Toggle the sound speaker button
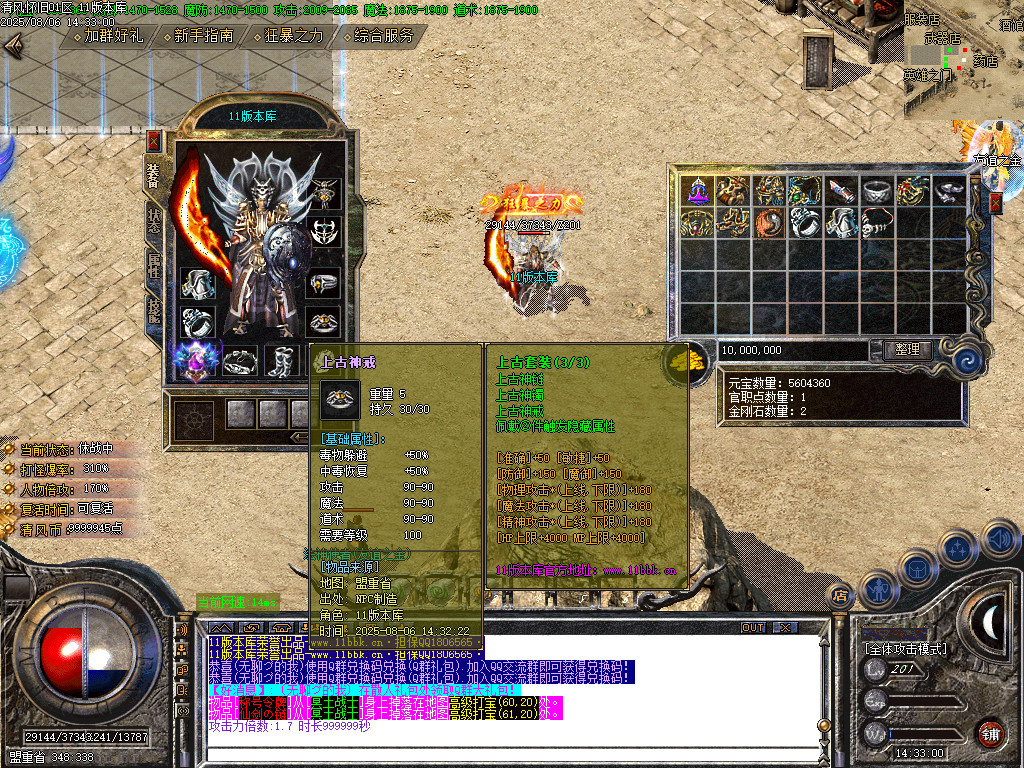This screenshot has height=768, width=1024. 1000,538
